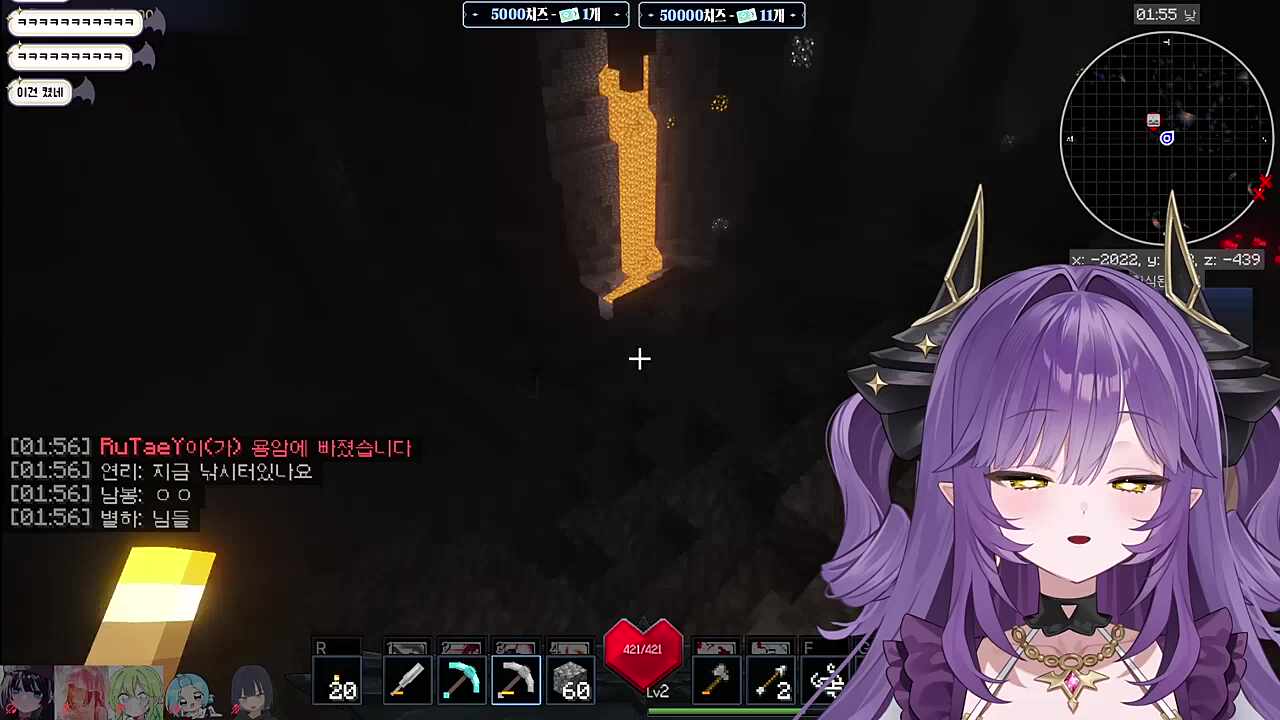
Task: Click the 이건 컷네 speech bubble
Action: tap(39, 91)
